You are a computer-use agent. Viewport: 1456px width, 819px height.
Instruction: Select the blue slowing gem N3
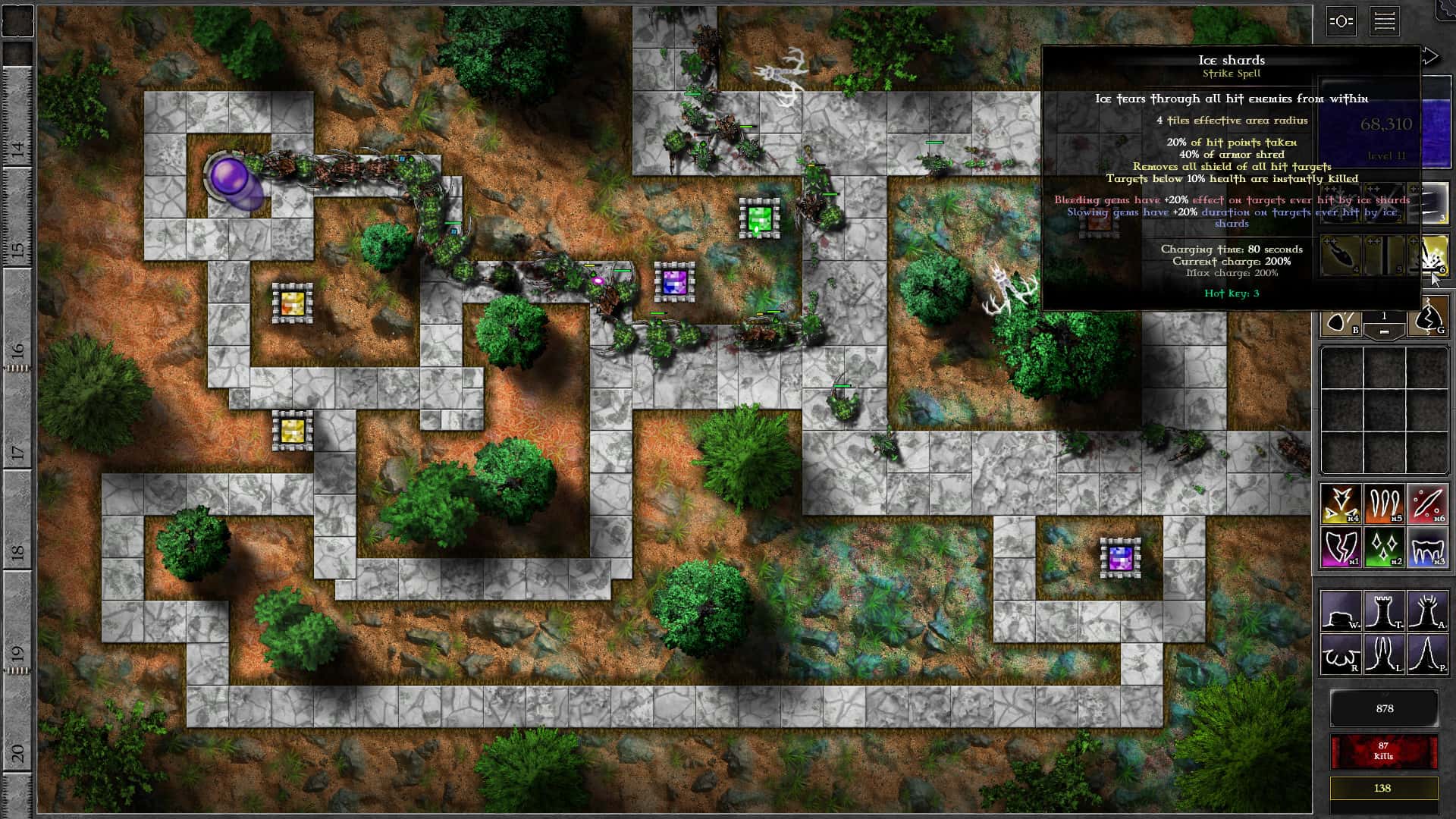click(x=1429, y=548)
